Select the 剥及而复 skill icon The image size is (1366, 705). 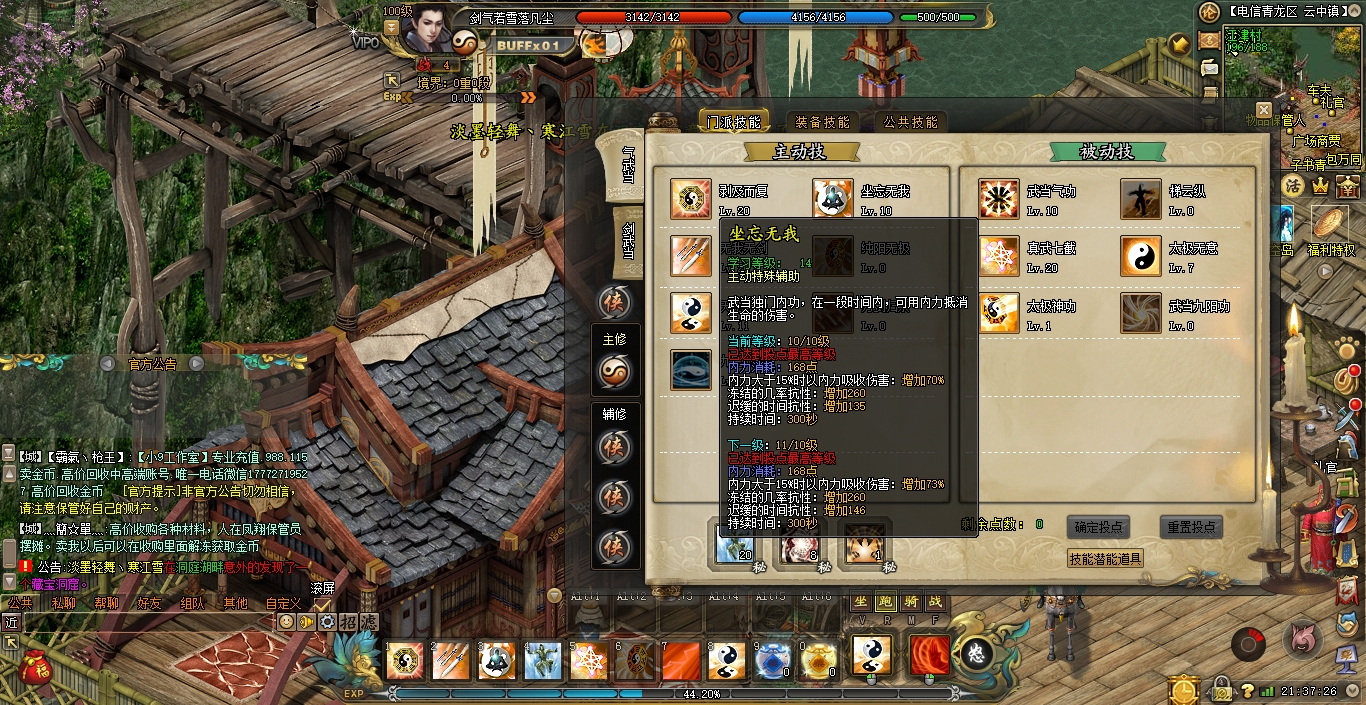(691, 198)
